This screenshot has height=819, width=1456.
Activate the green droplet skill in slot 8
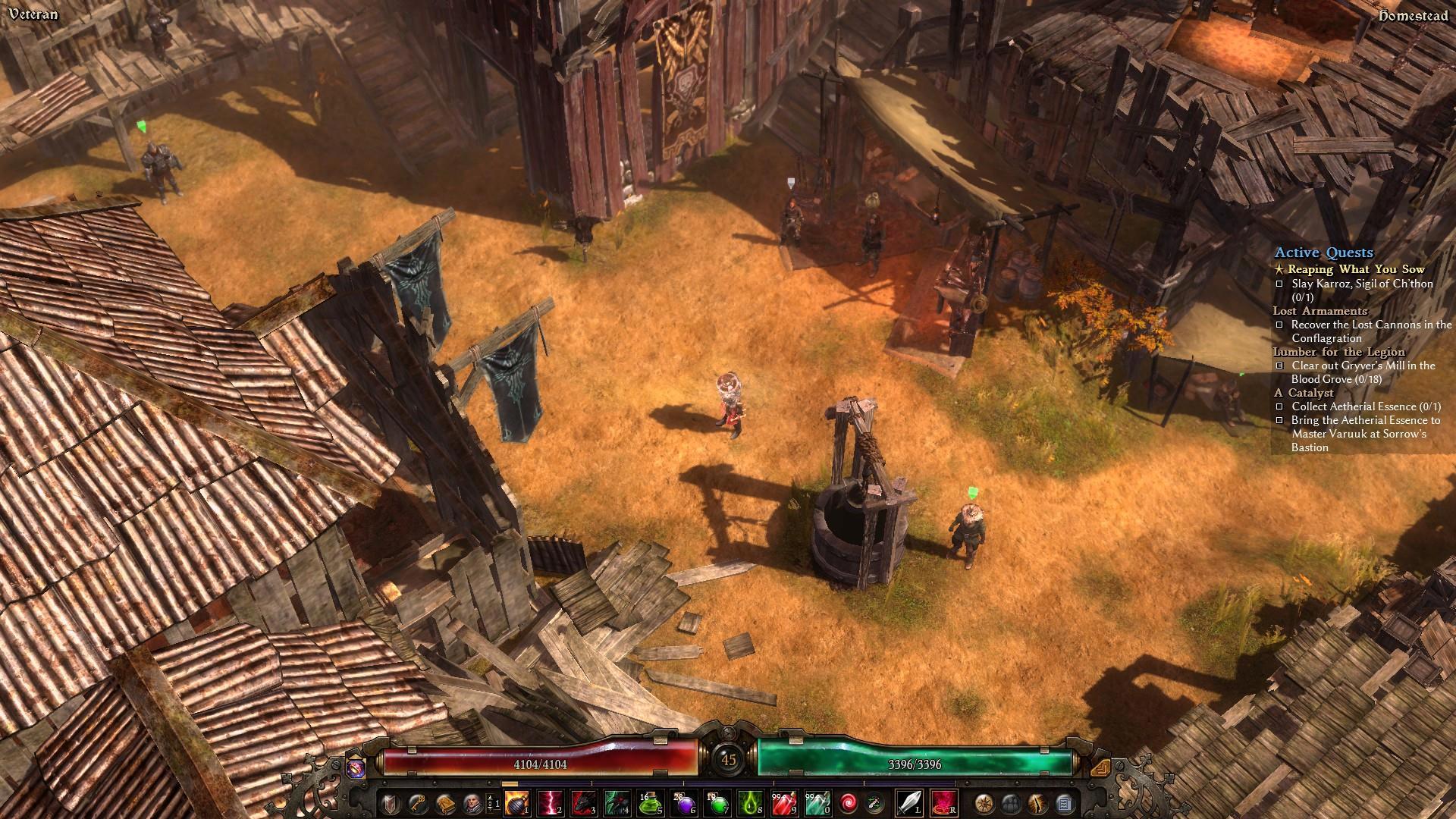coord(751,802)
